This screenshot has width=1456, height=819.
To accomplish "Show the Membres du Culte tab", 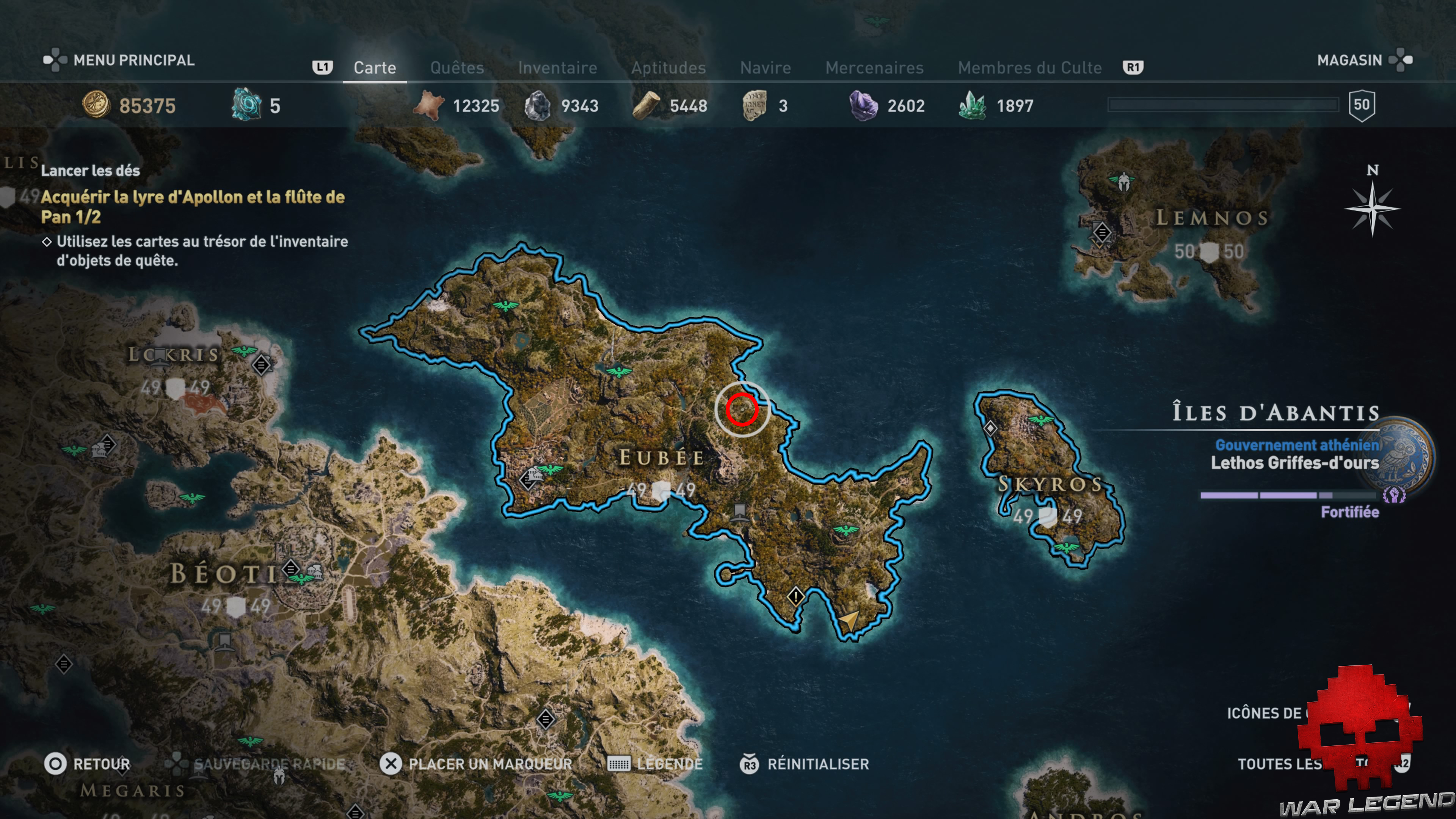I will pos(1029,68).
